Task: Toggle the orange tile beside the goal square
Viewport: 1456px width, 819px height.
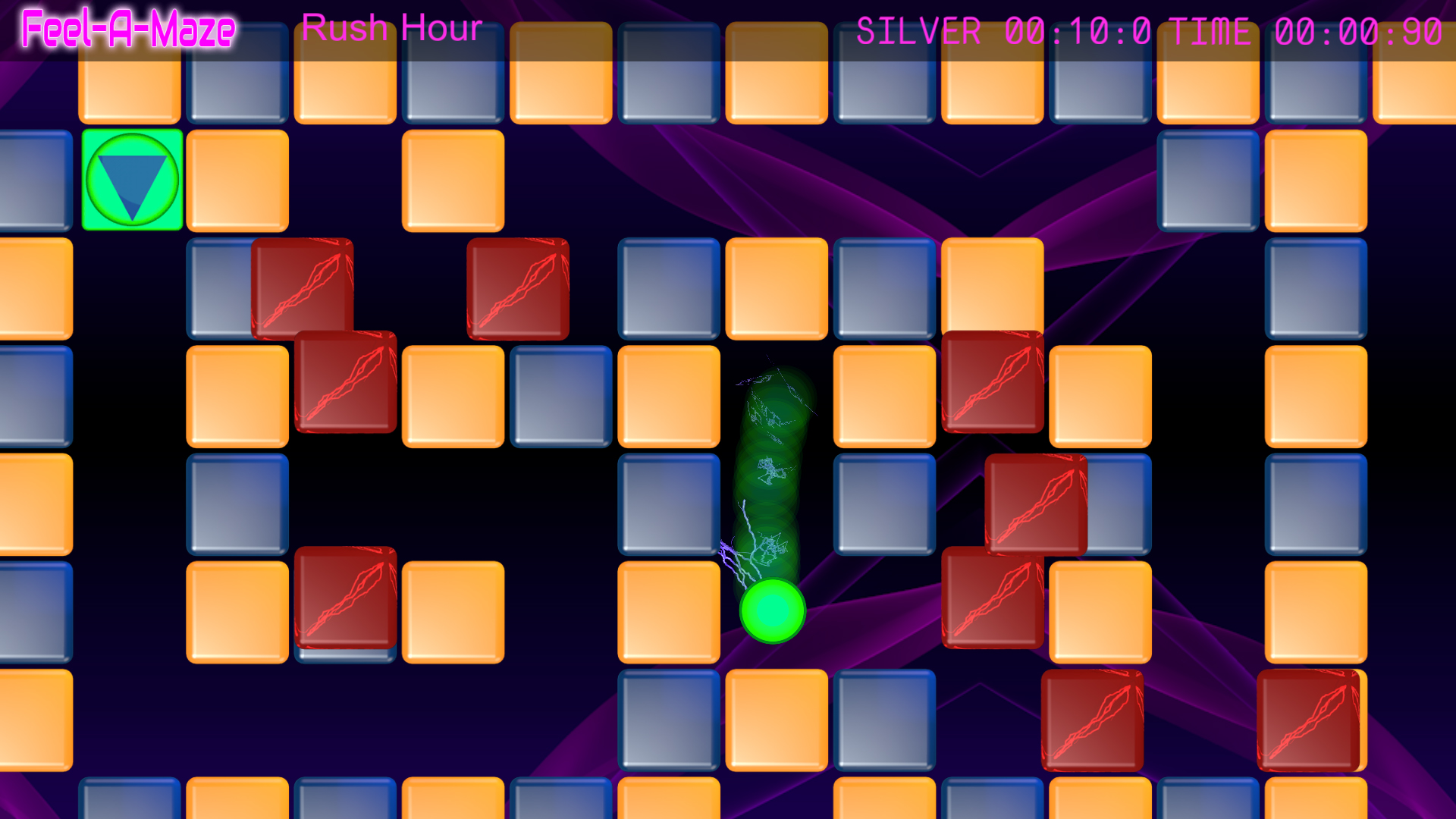Action: (x=236, y=181)
